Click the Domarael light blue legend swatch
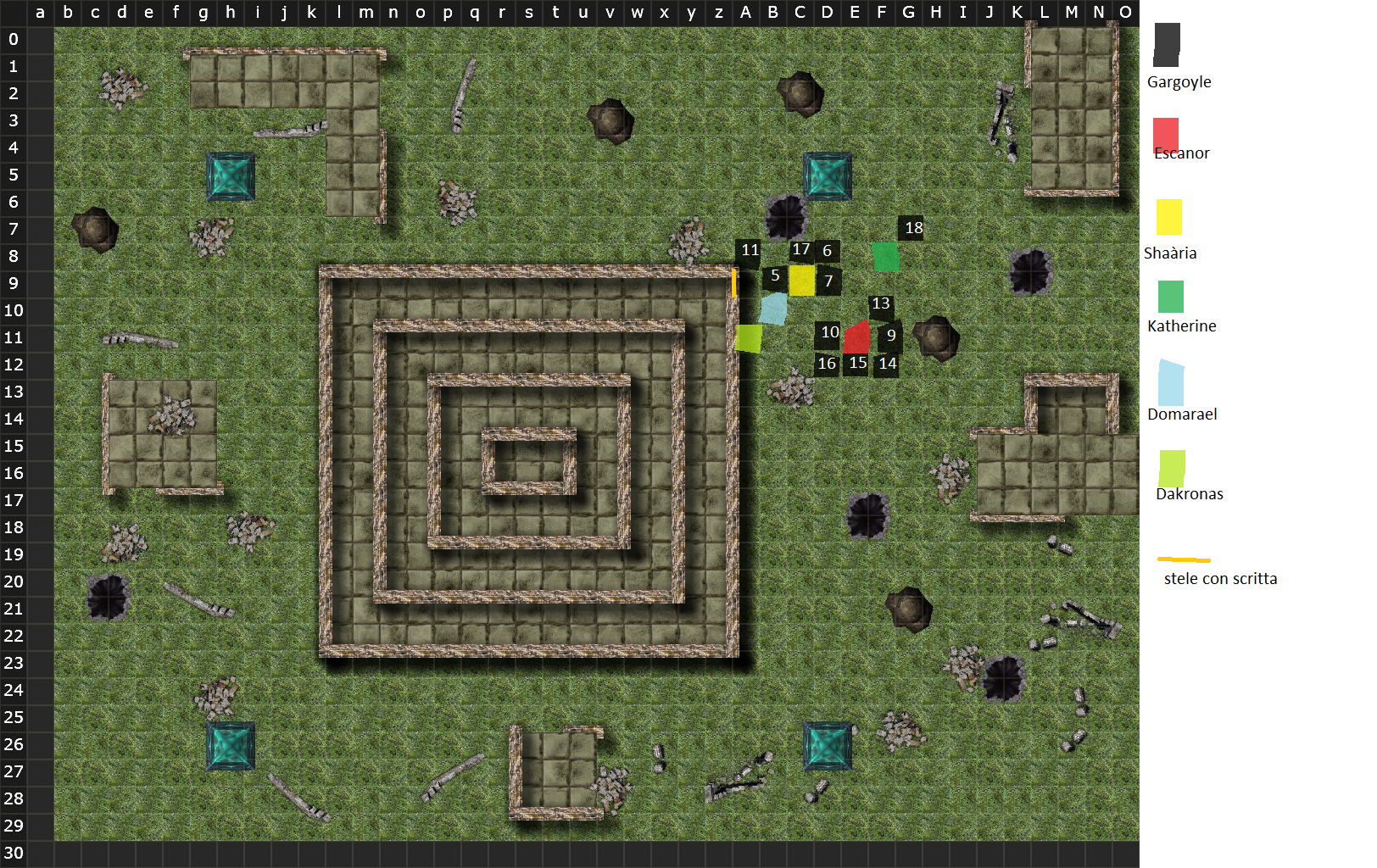 click(x=1170, y=383)
